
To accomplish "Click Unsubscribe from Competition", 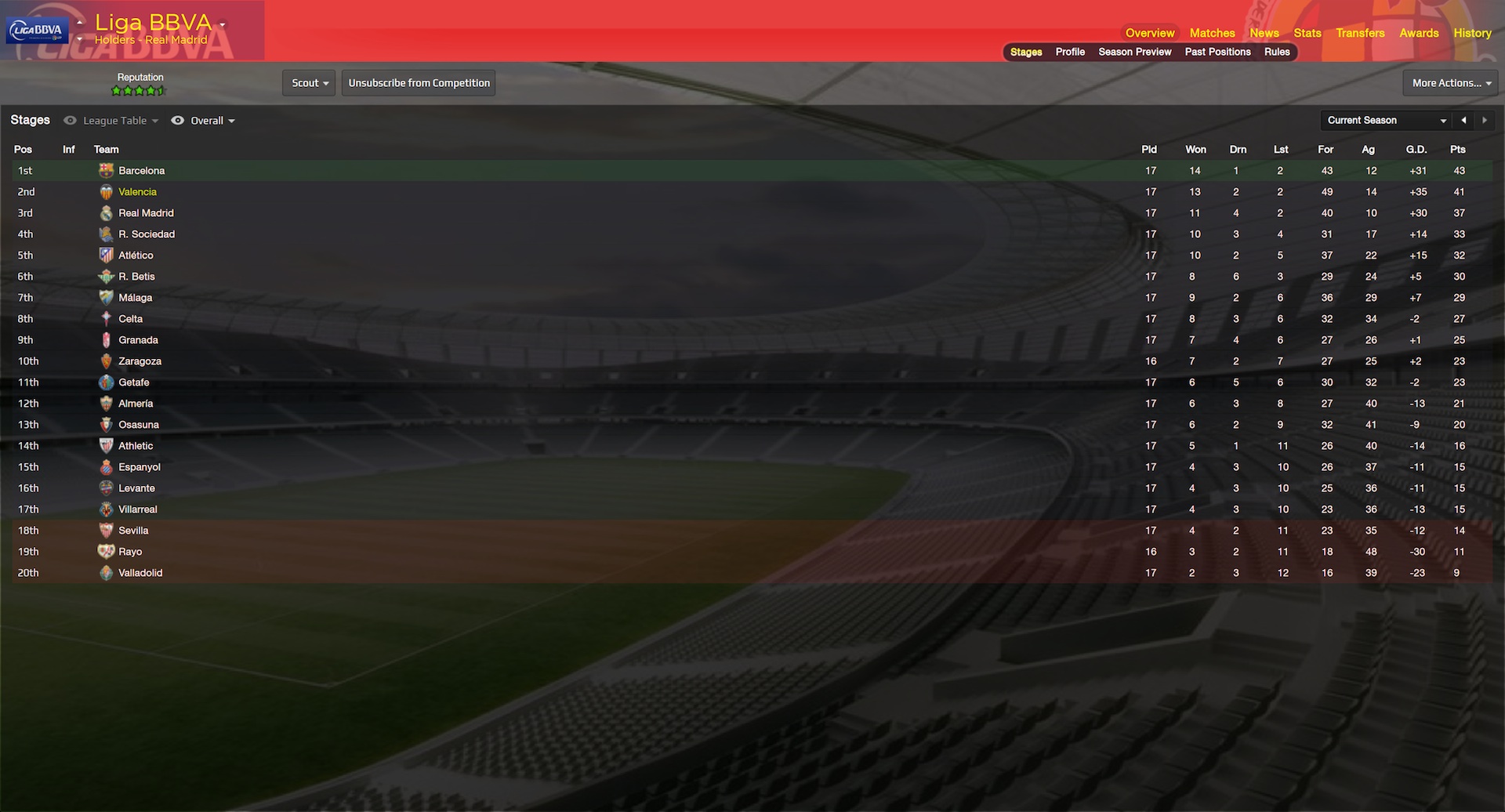I will click(419, 83).
